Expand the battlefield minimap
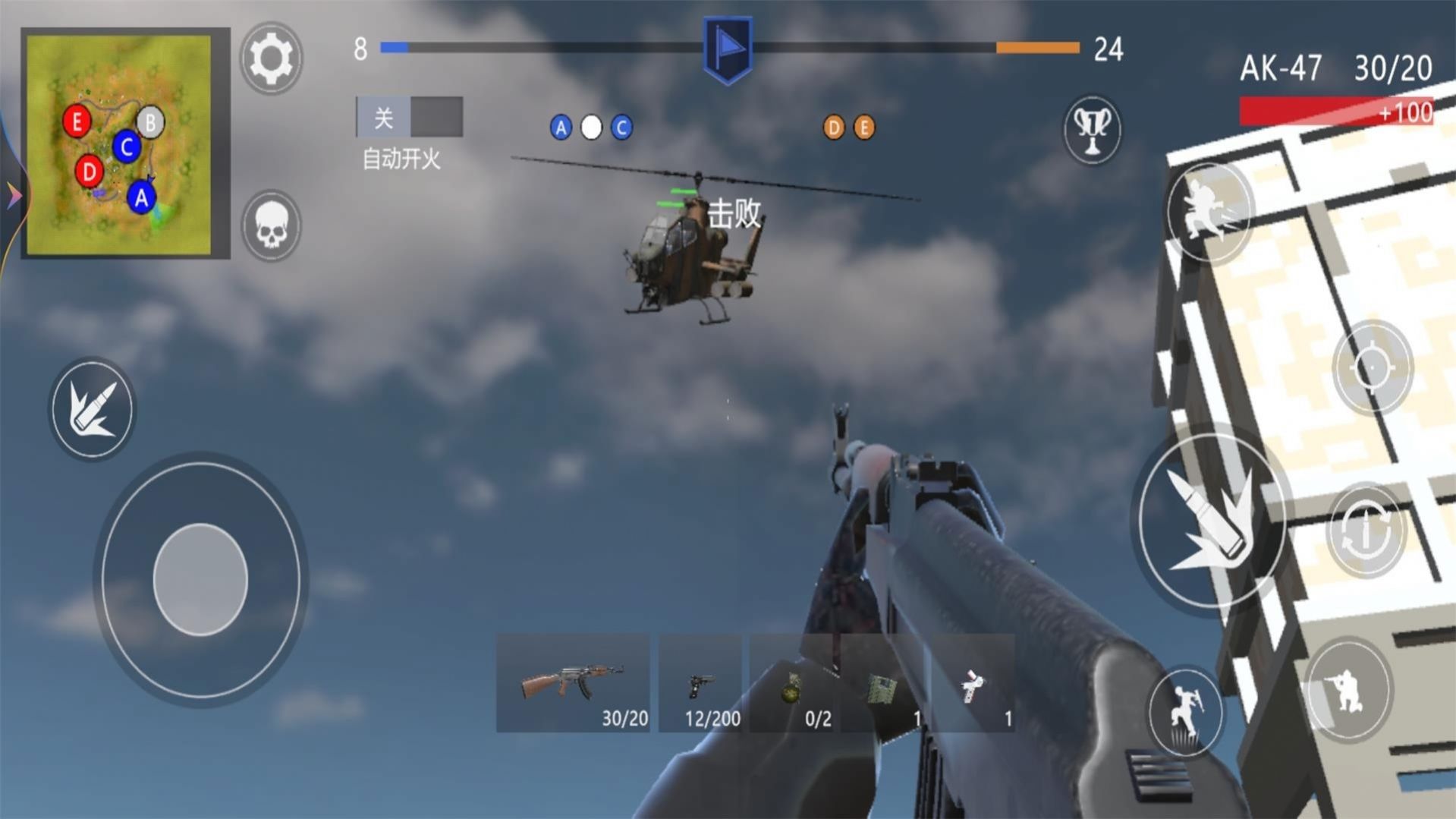Image resolution: width=1456 pixels, height=819 pixels. tap(119, 144)
